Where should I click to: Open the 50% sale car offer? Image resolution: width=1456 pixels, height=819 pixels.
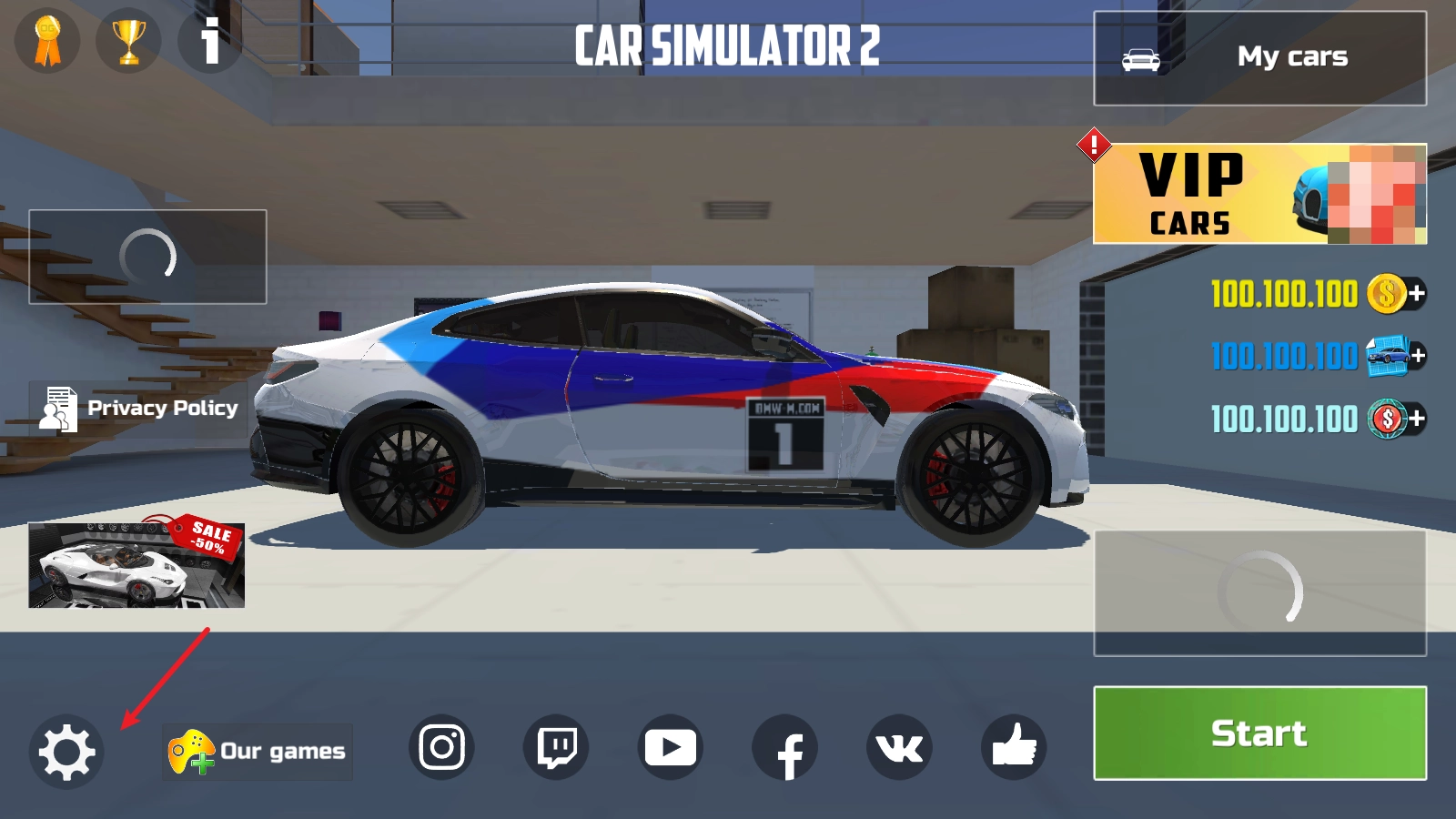tap(136, 564)
